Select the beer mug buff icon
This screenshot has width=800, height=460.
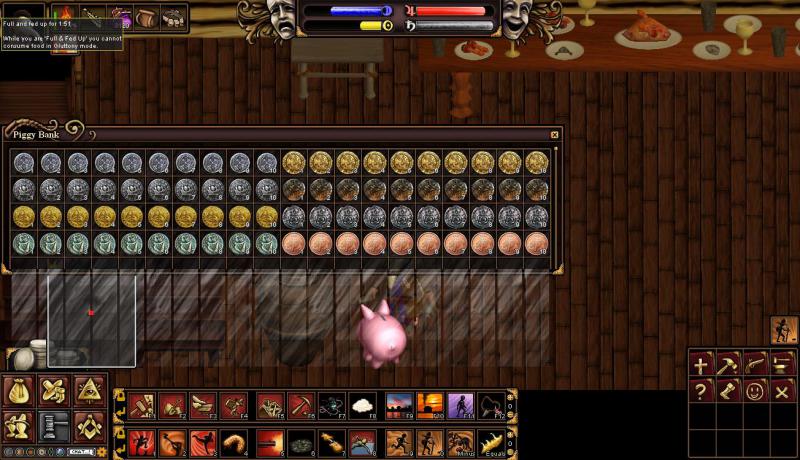coord(147,17)
